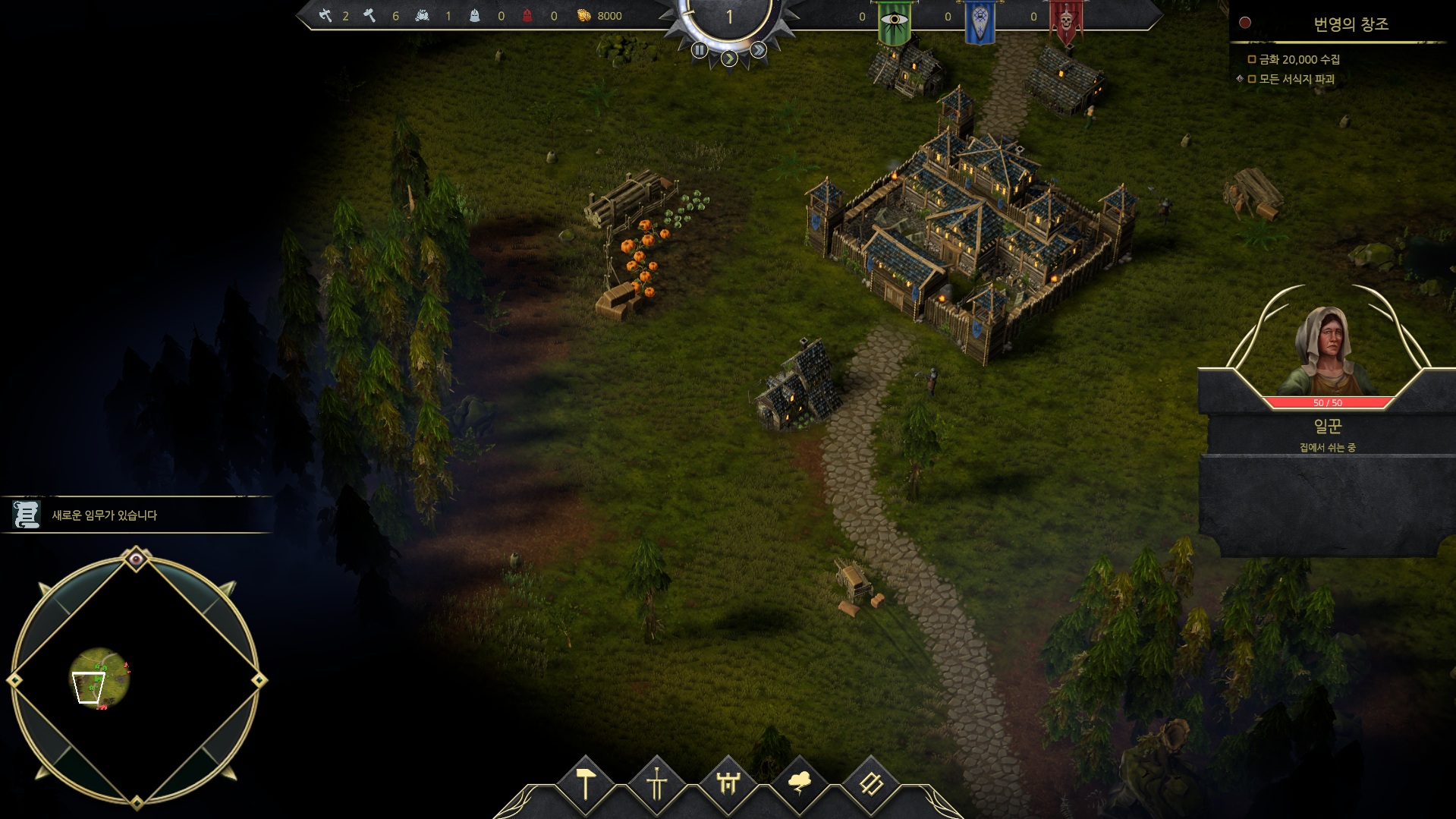Click the worker woman portrait
The image size is (1456, 819).
click(x=1327, y=351)
